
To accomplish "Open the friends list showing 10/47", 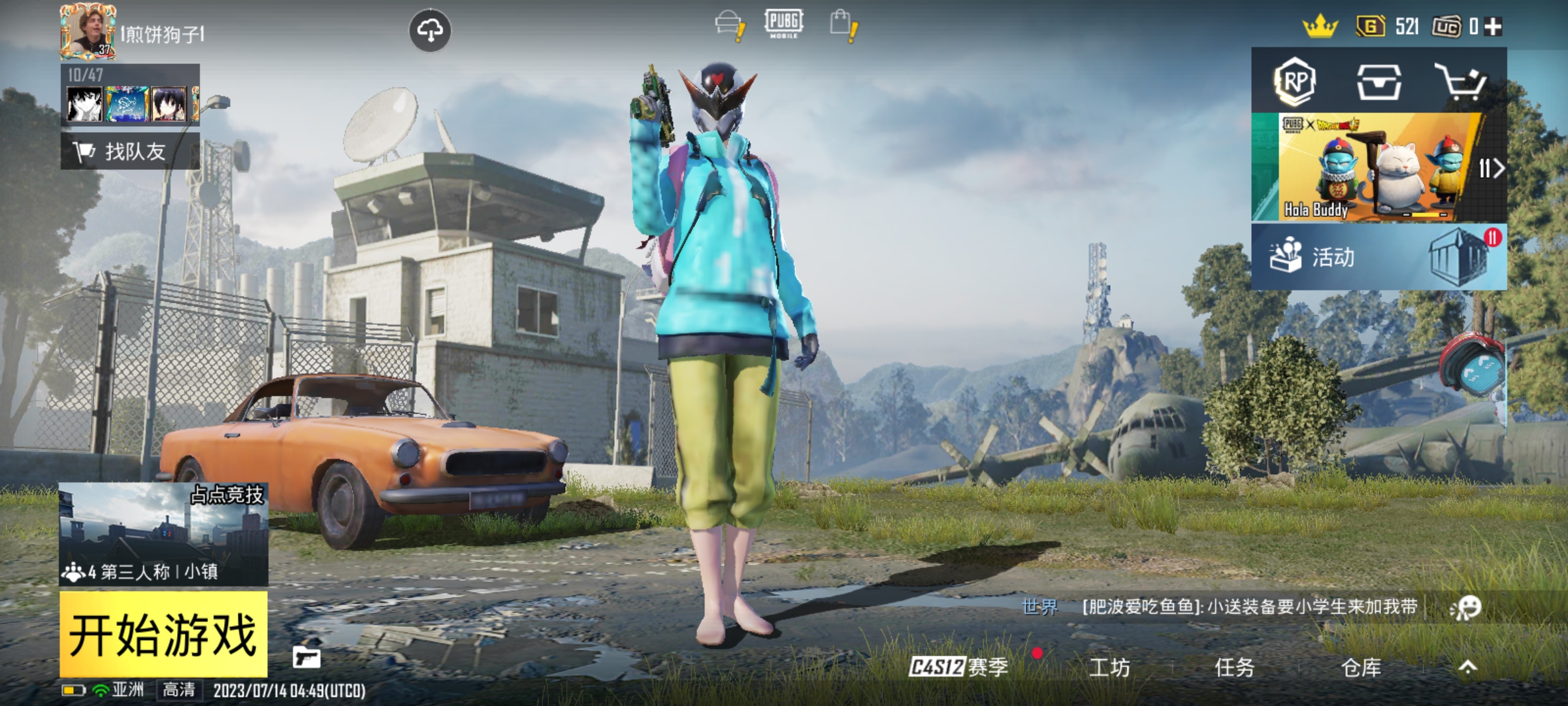I will pos(130,95).
